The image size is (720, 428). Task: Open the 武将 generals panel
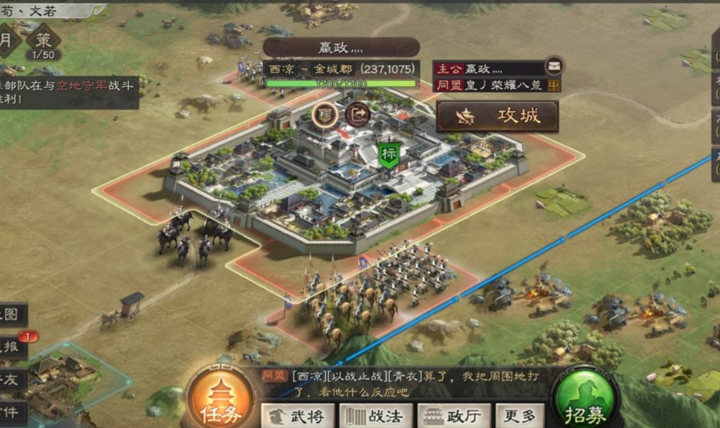click(x=298, y=415)
